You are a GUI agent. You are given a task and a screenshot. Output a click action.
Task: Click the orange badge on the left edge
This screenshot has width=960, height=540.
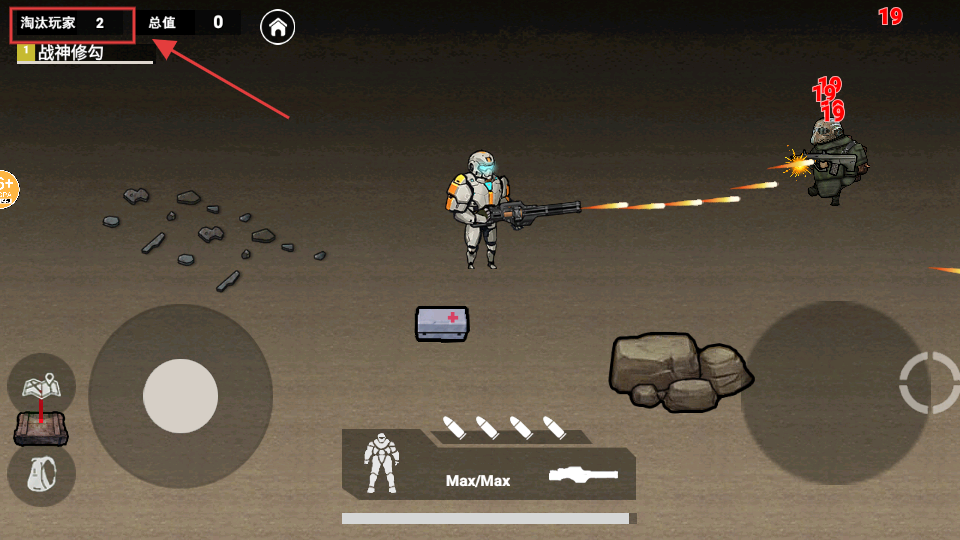[5, 188]
